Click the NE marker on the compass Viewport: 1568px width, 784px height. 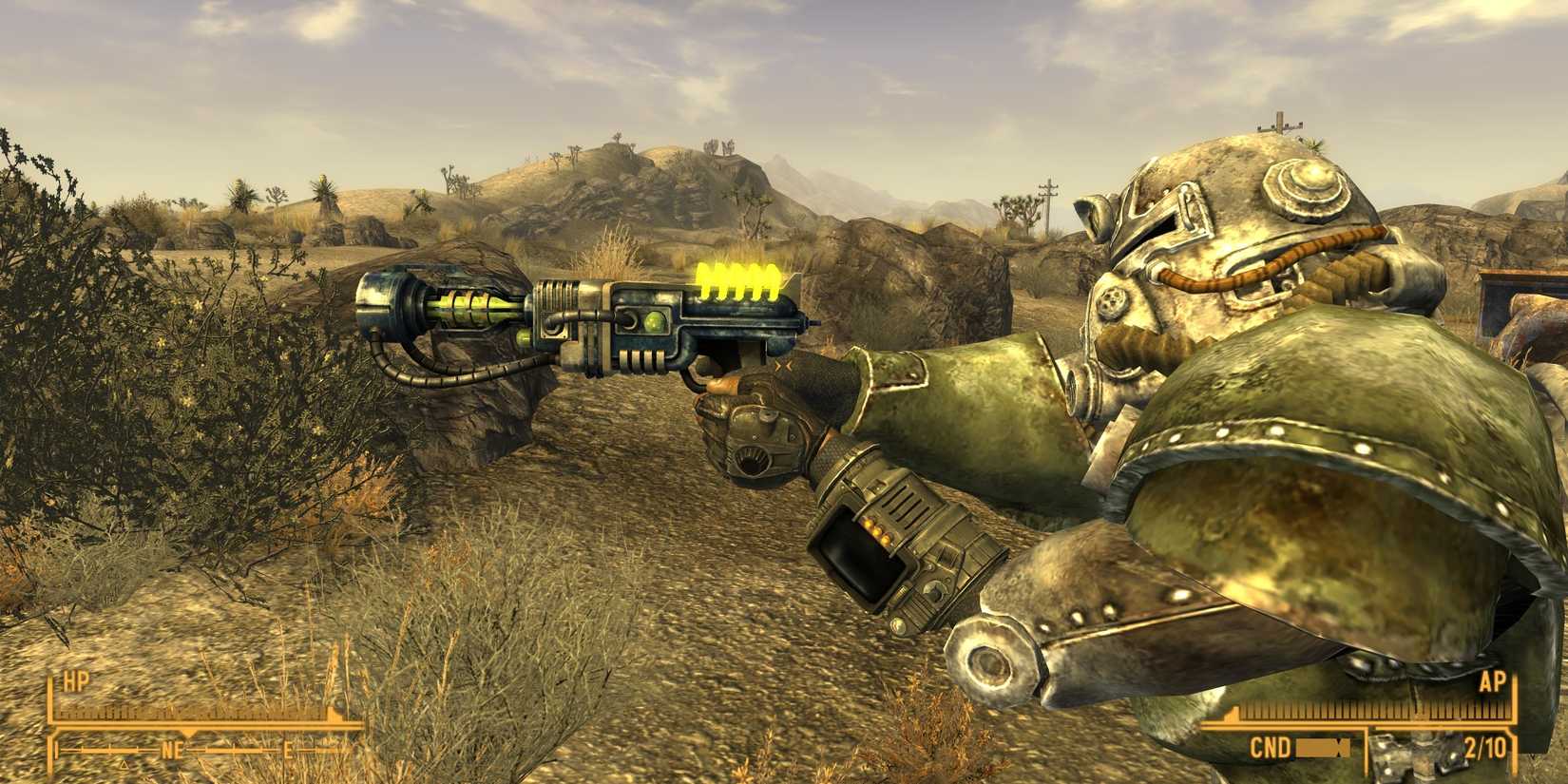click(173, 749)
